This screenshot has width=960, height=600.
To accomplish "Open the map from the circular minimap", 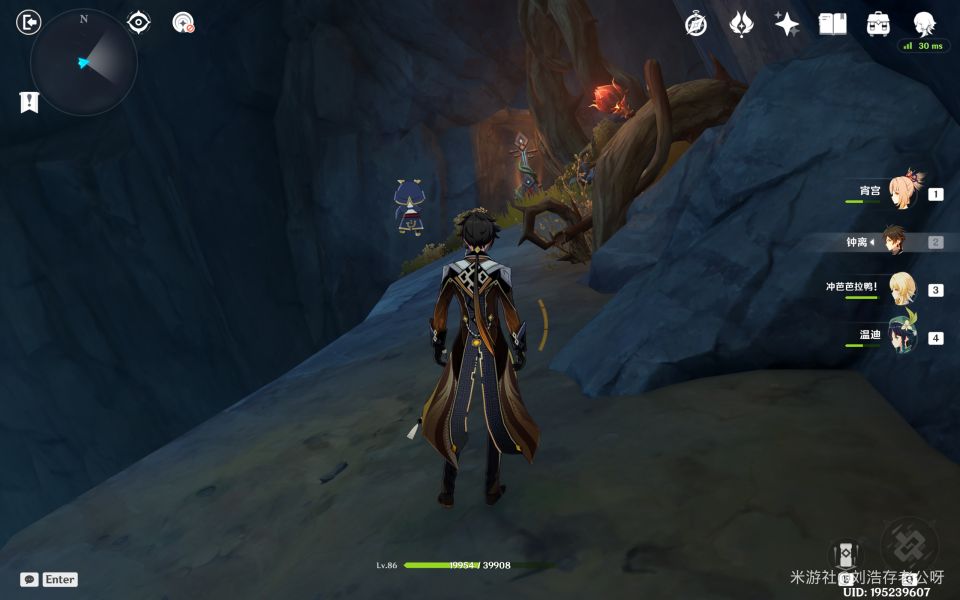I will pyautogui.click(x=84, y=62).
